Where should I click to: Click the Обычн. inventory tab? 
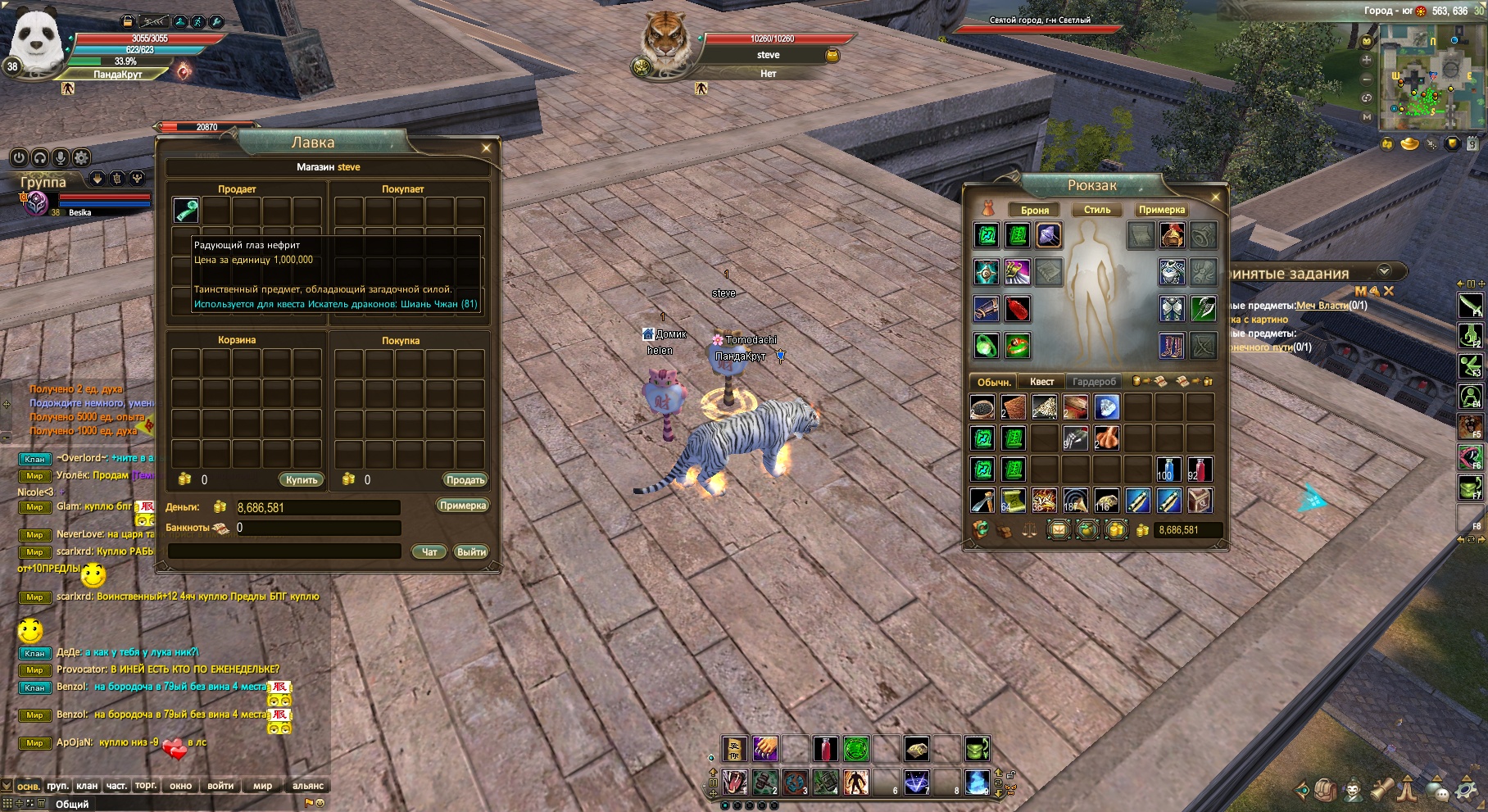coord(994,382)
